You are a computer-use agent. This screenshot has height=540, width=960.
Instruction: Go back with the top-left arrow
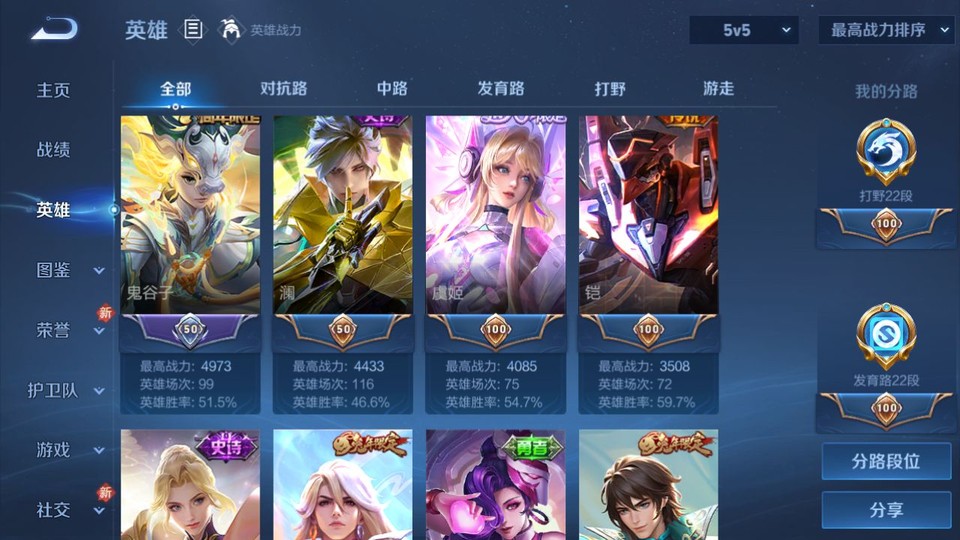[54, 30]
